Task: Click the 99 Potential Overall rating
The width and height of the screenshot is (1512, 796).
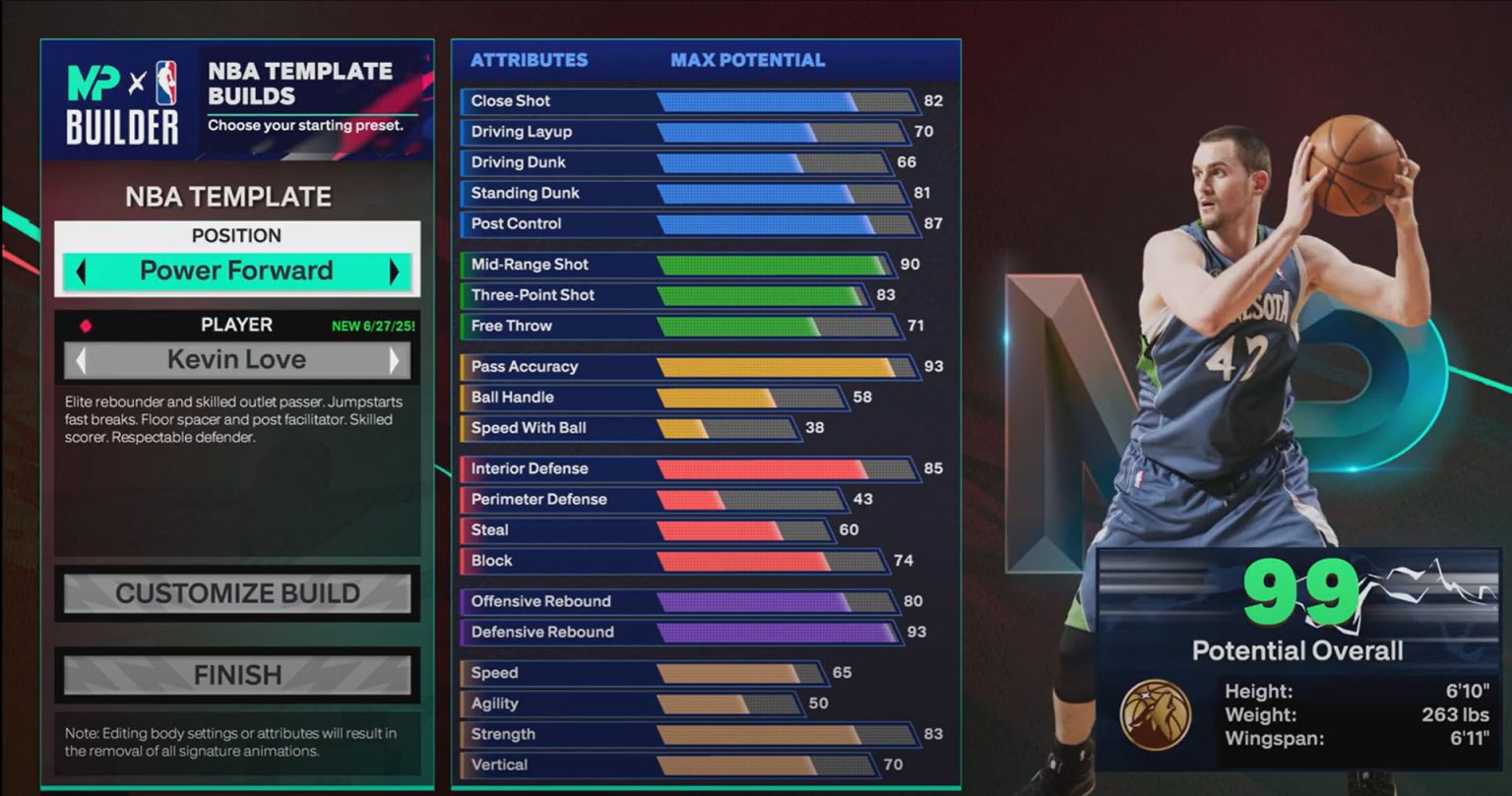Action: [1300, 590]
